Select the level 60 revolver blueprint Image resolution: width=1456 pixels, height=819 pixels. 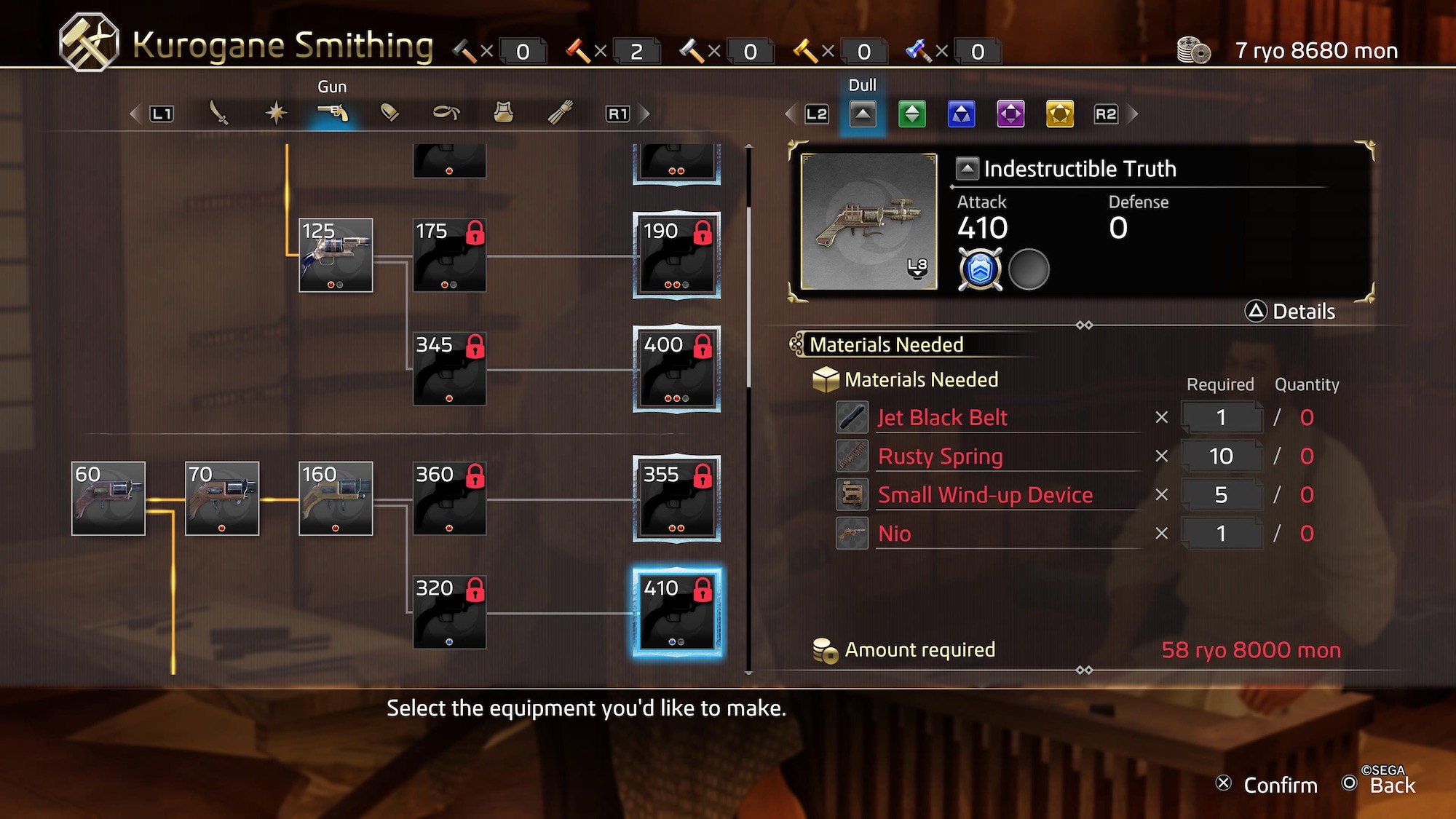pos(108,499)
